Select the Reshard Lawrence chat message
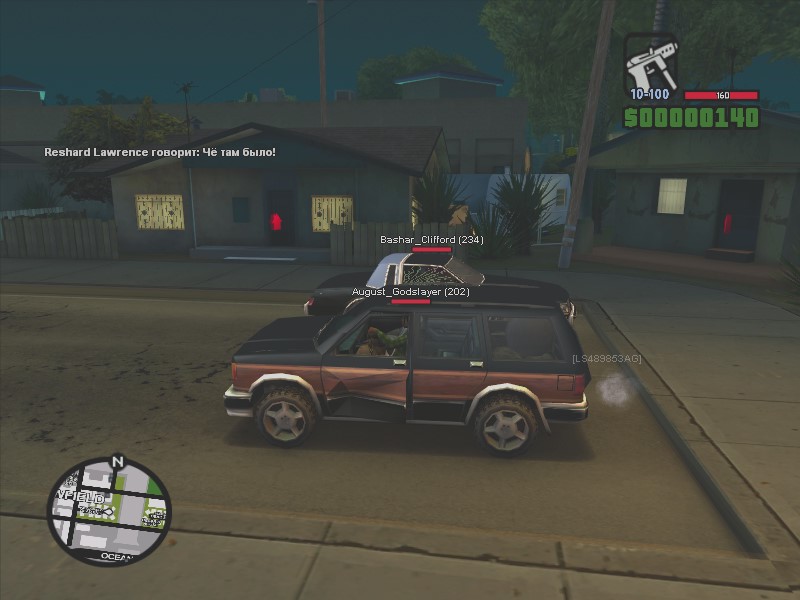The height and width of the screenshot is (600, 800). click(160, 152)
